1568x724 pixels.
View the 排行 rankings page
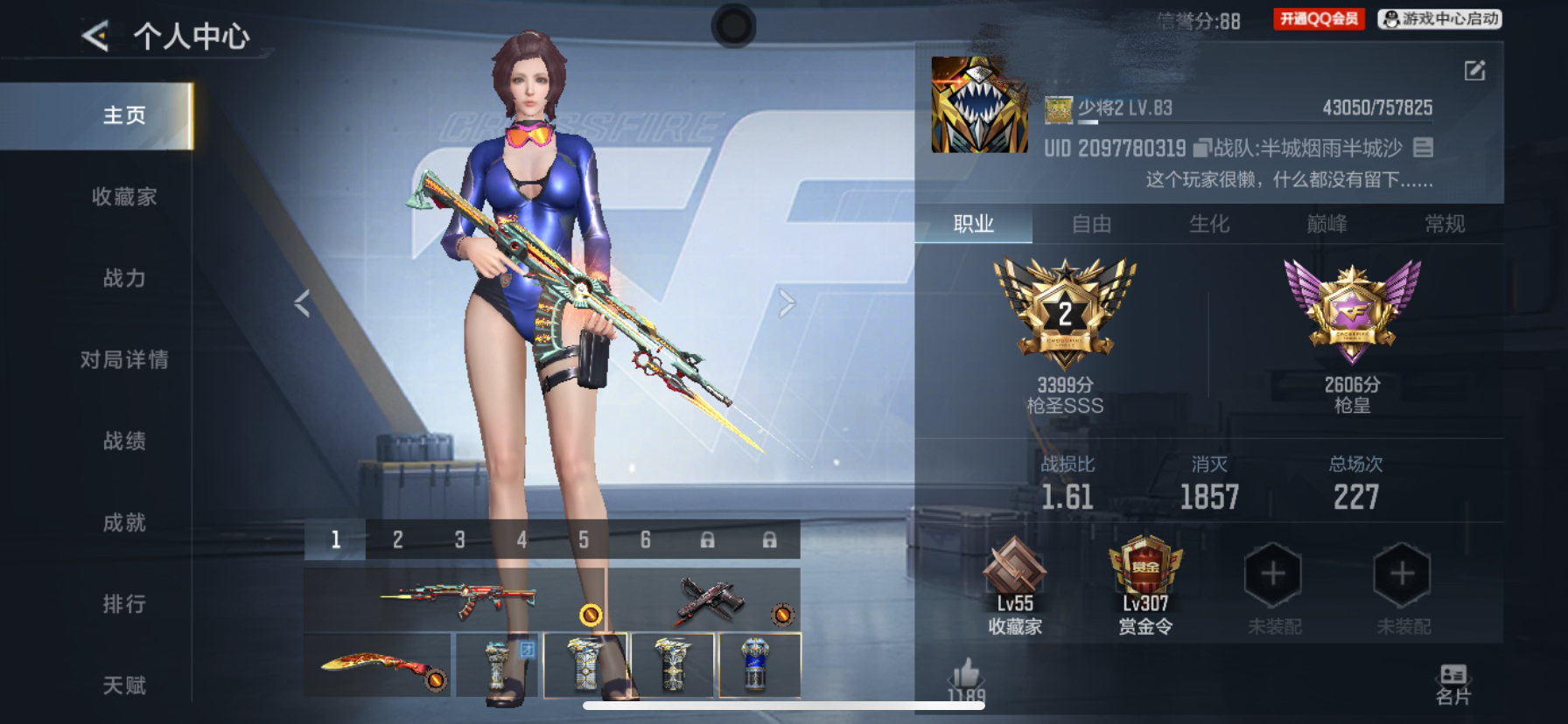[124, 604]
